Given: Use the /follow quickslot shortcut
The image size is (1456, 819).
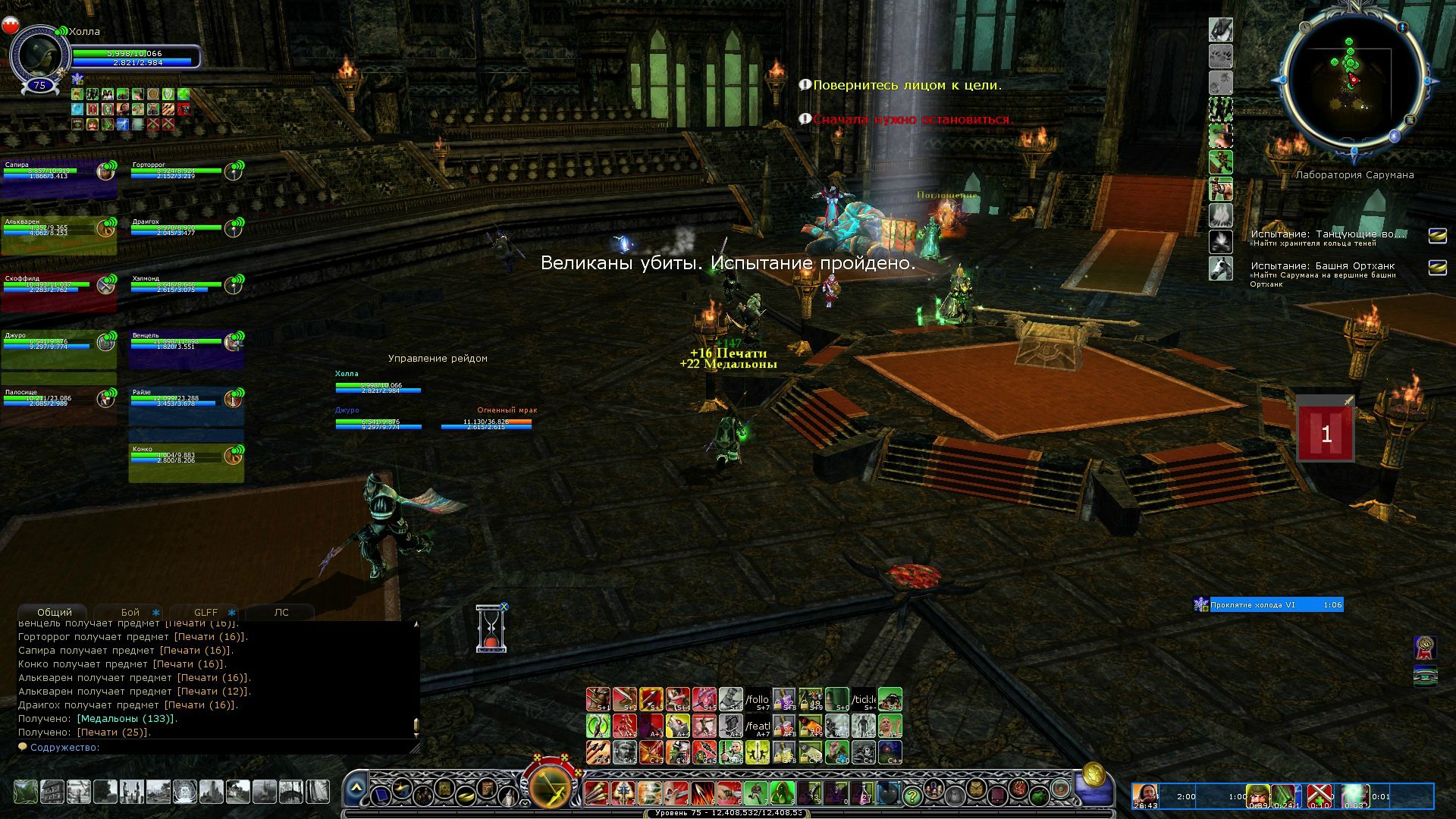Looking at the screenshot, I should [757, 699].
